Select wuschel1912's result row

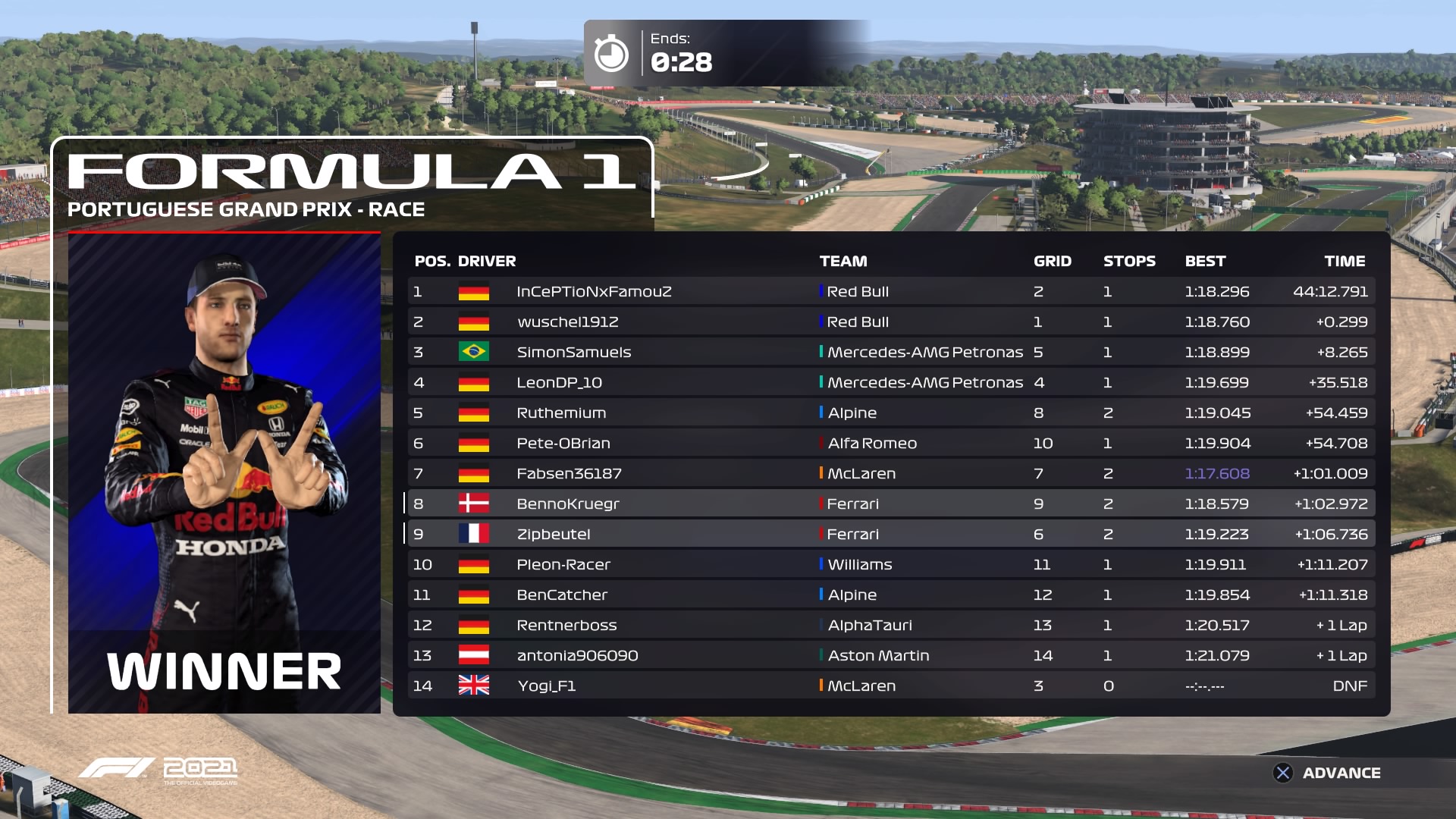[x=891, y=322]
